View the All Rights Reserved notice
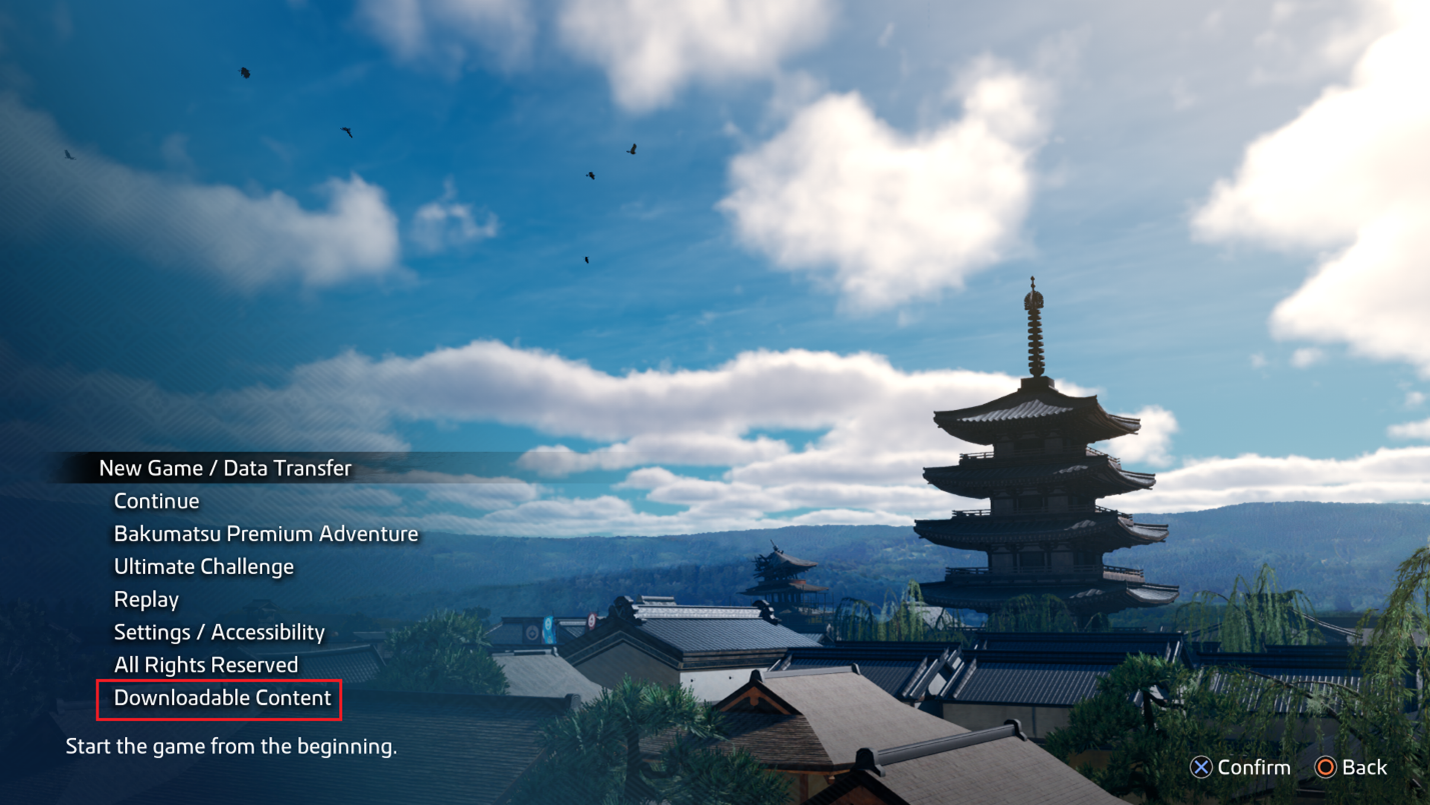Screen dimensions: 1430x805 click(x=206, y=665)
